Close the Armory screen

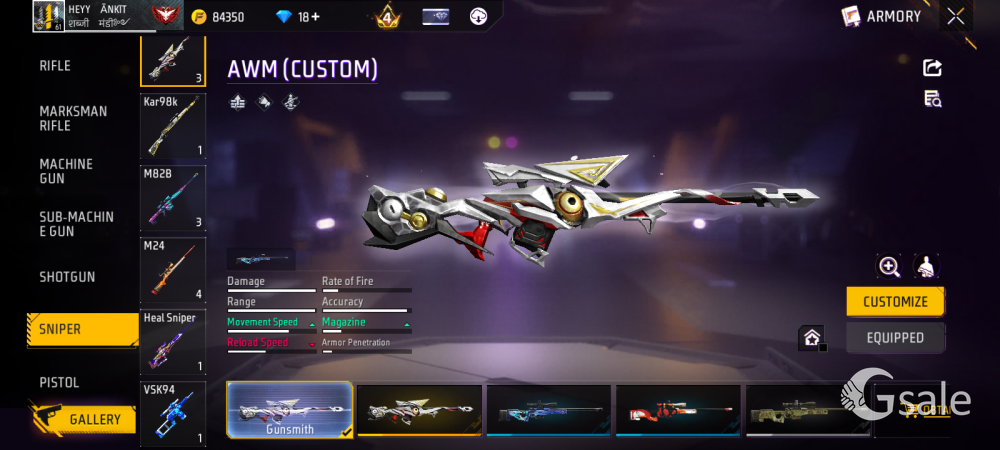(x=956, y=16)
